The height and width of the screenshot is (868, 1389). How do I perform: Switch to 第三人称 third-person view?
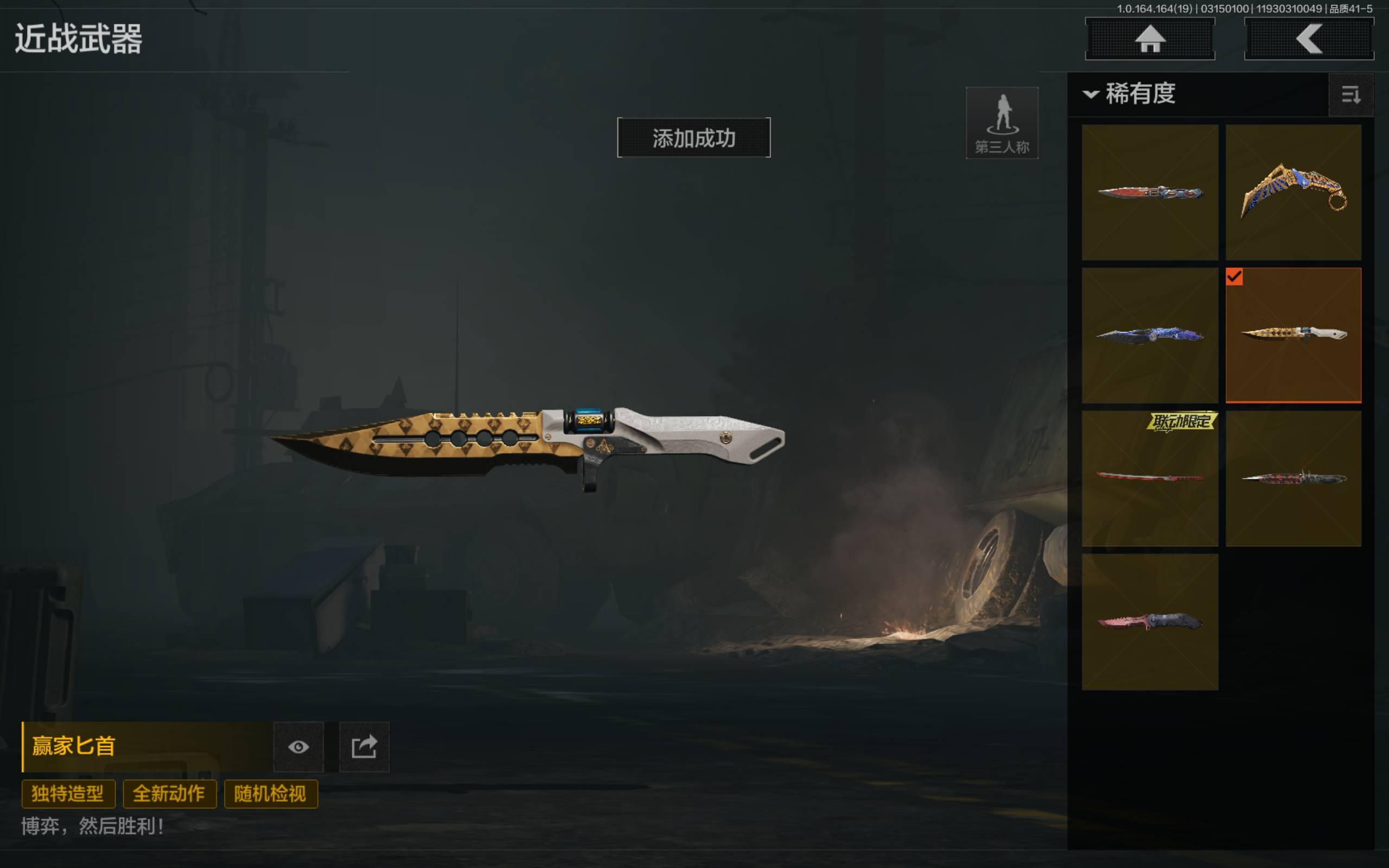pos(1002,123)
